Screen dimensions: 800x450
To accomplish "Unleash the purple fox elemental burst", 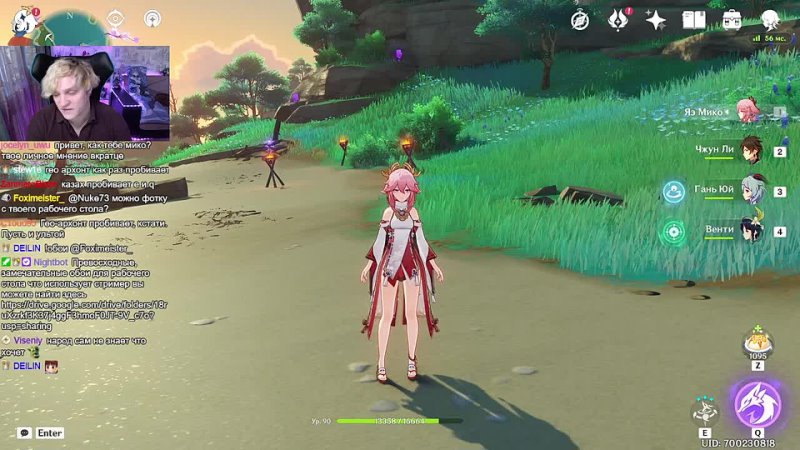I will [757, 405].
